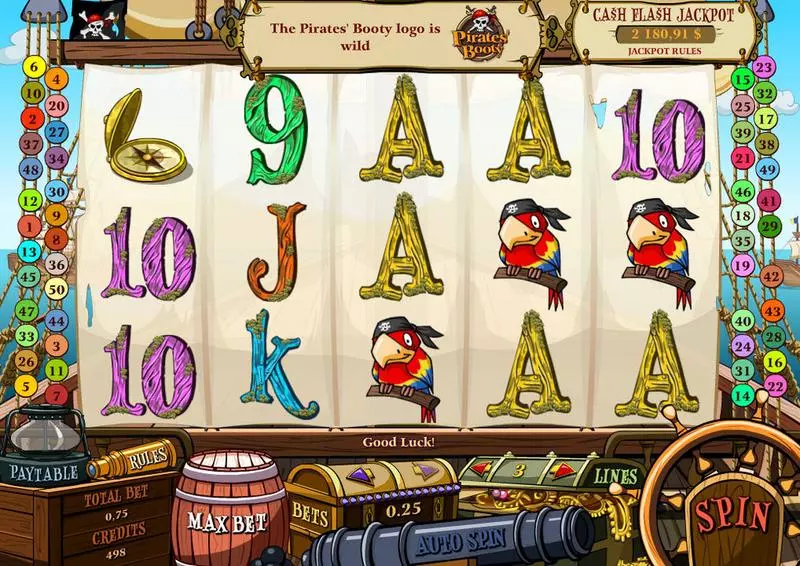Spin the reels with the SPIN wheel
The height and width of the screenshot is (566, 800).
(x=733, y=514)
